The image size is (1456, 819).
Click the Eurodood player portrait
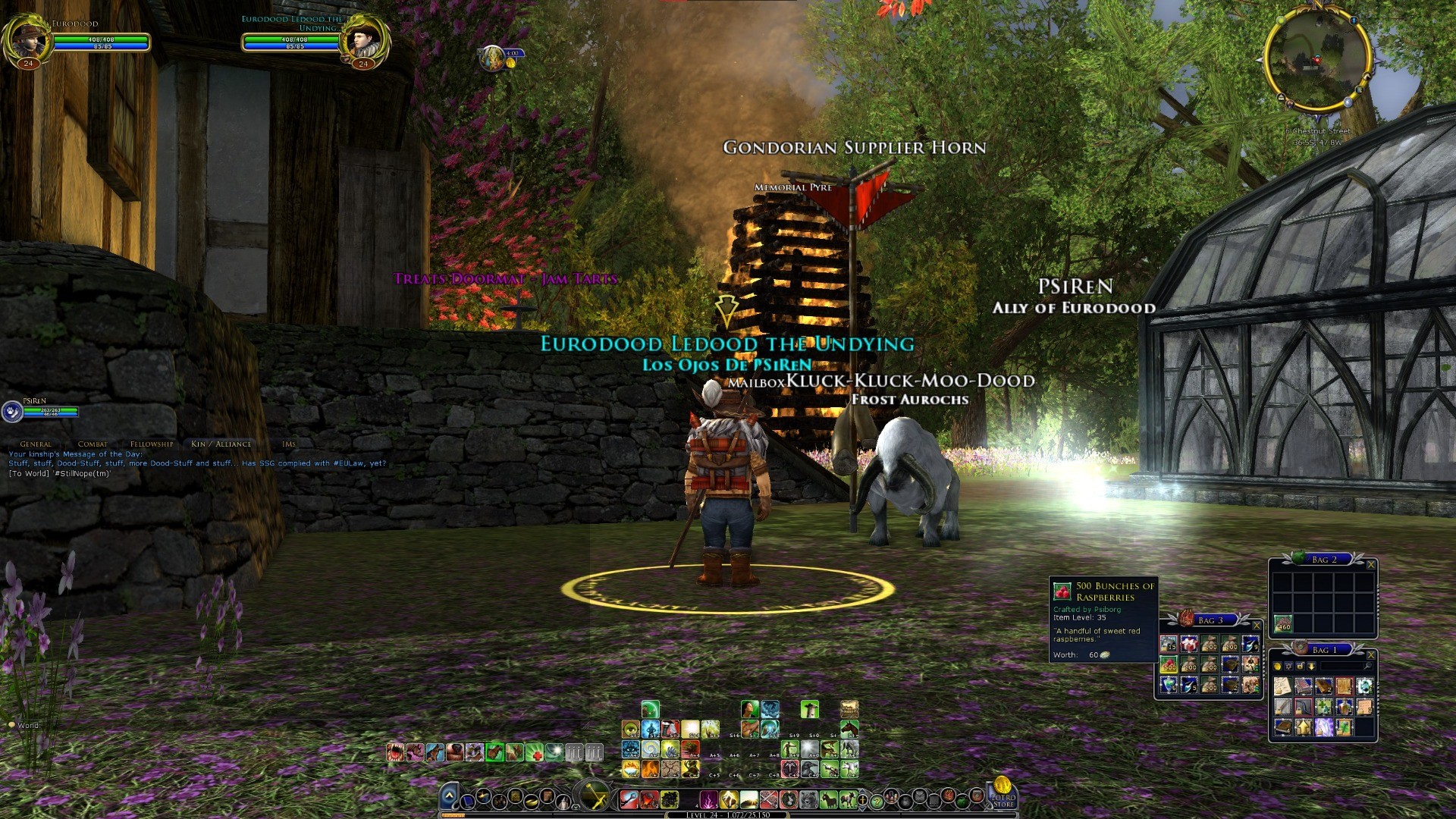pos(27,39)
